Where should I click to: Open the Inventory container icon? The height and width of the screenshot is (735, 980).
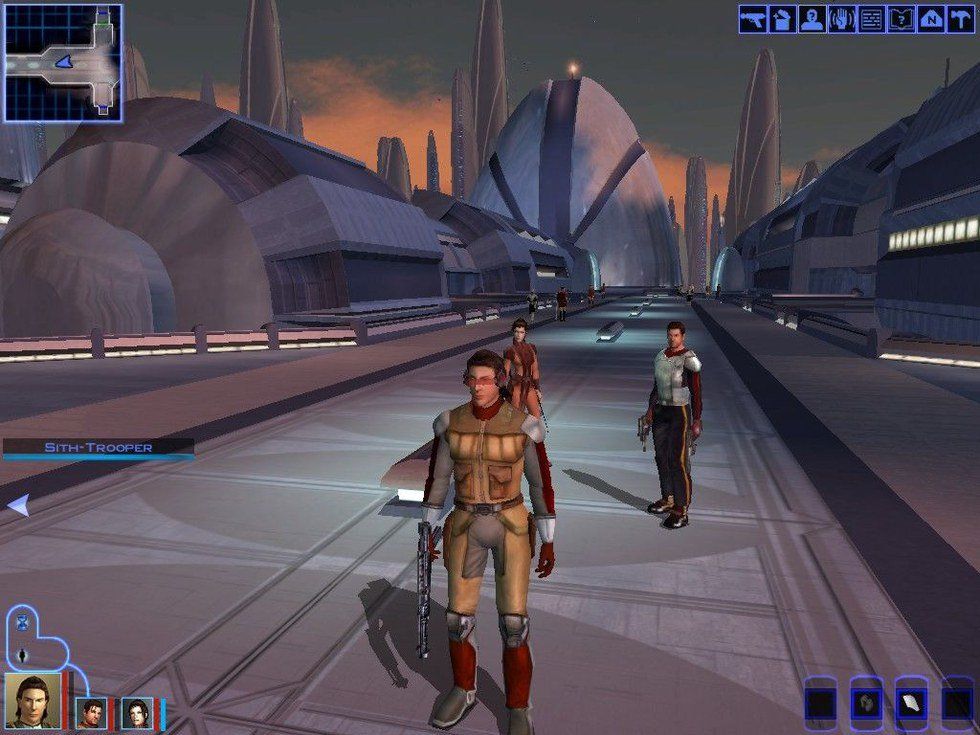pos(782,19)
